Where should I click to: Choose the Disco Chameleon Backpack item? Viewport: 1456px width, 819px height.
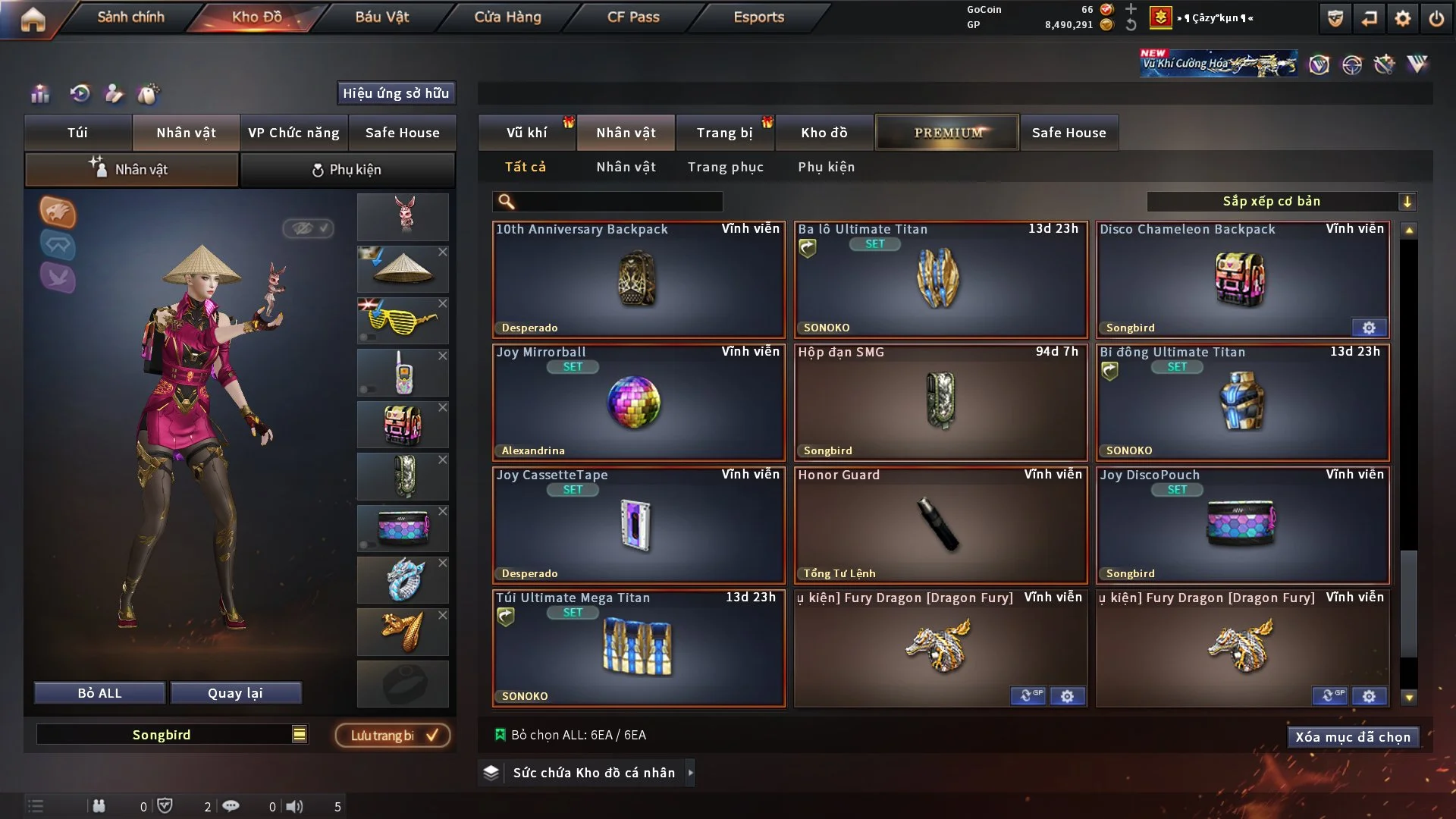1242,280
